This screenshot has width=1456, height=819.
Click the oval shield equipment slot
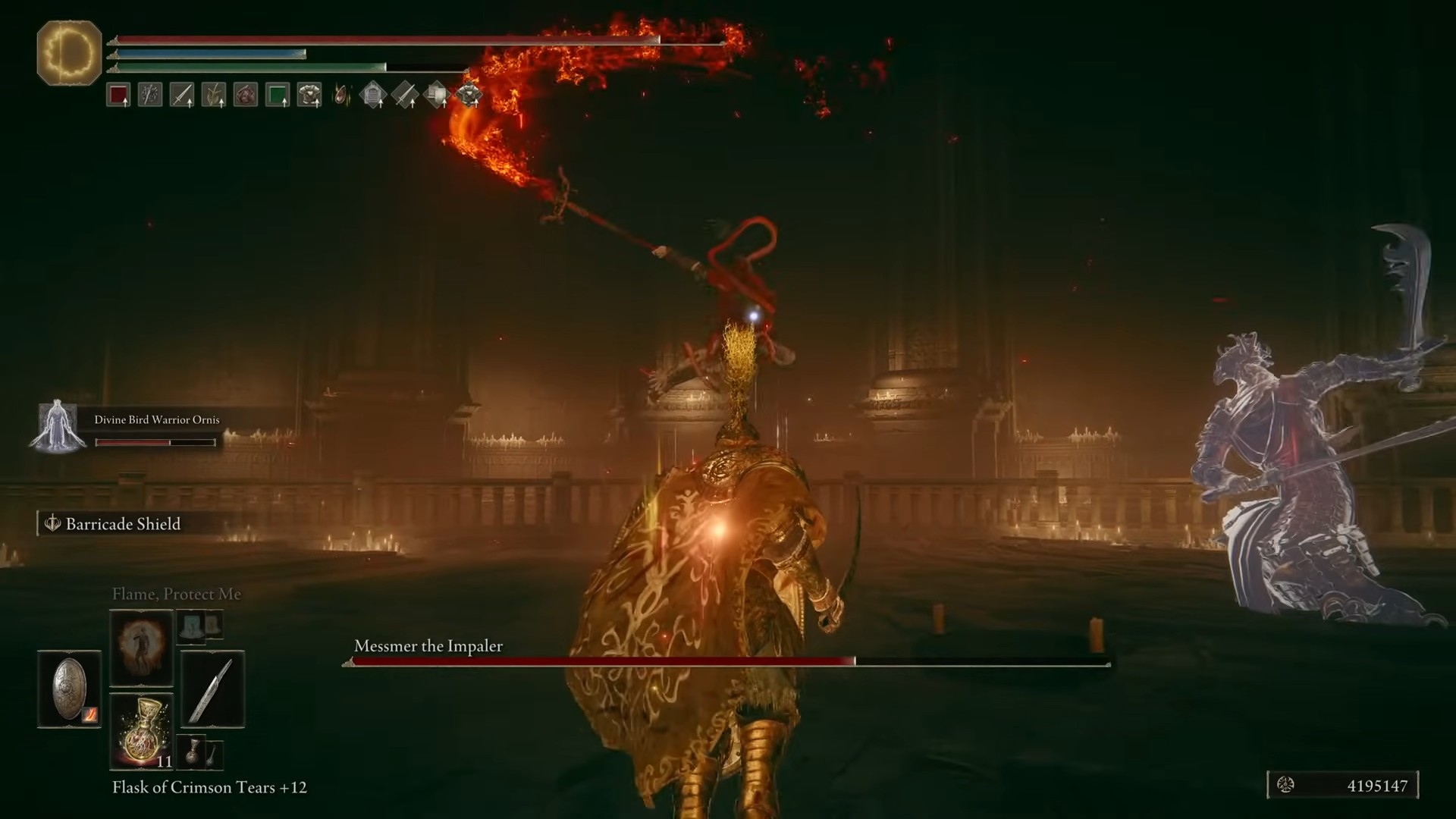(x=69, y=689)
